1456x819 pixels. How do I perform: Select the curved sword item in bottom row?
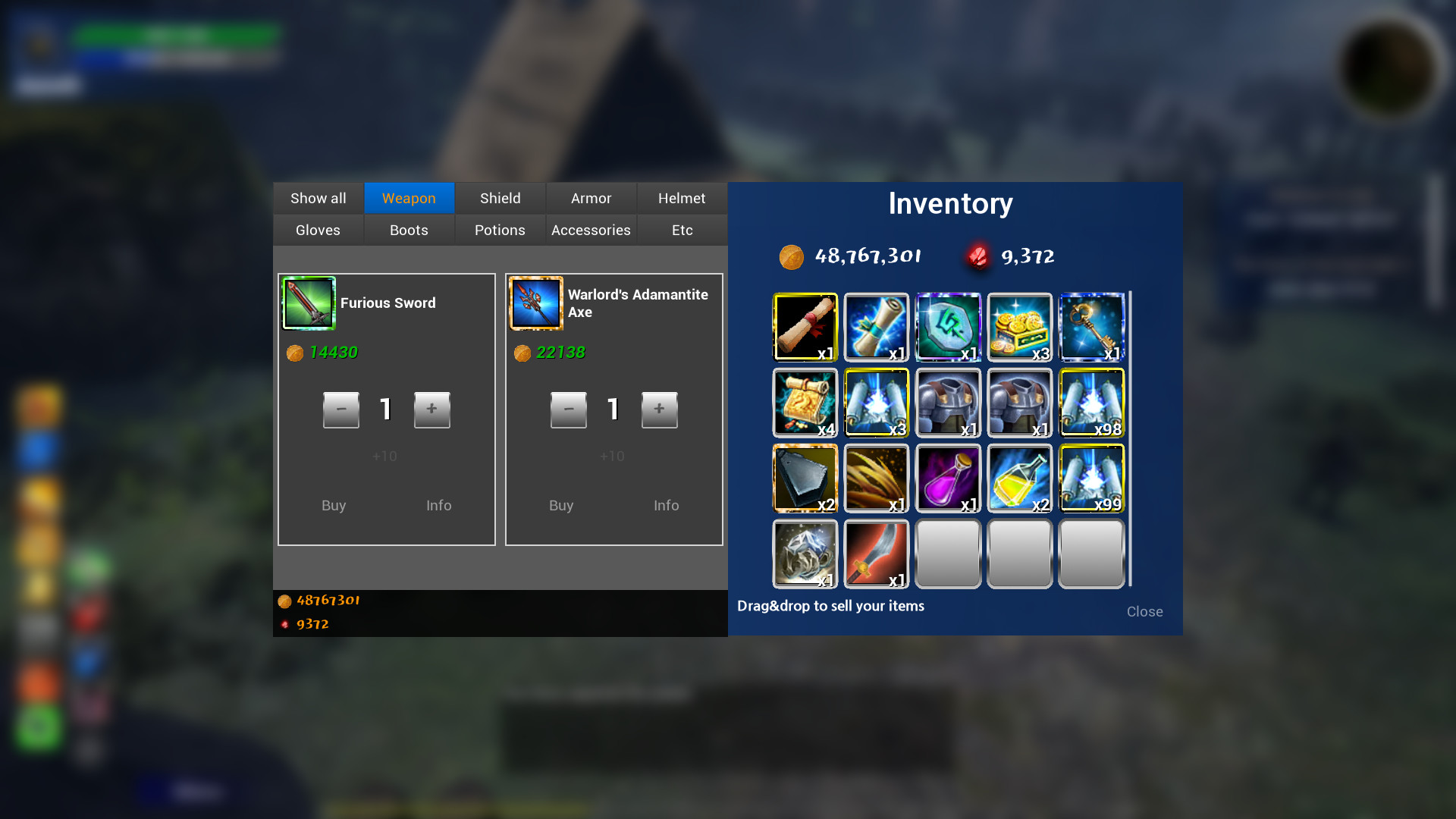point(876,554)
